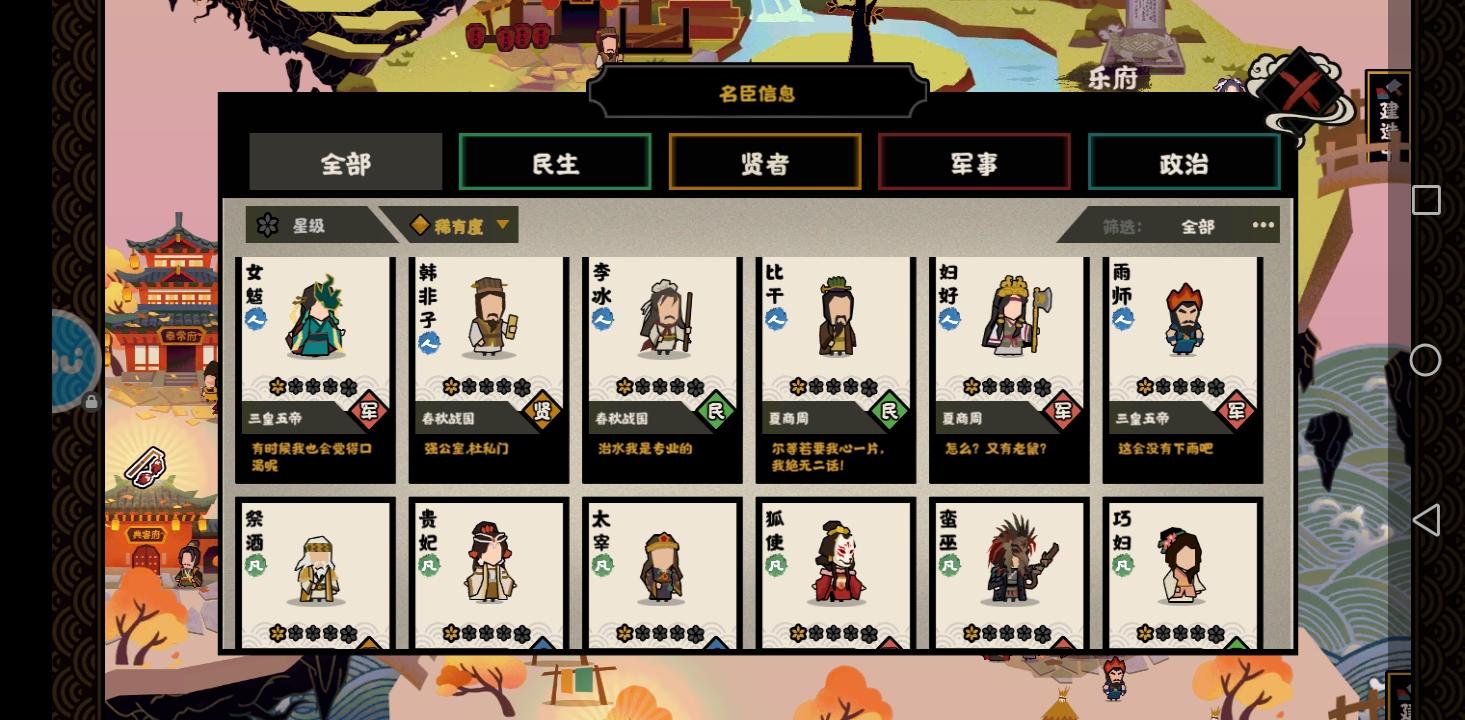Click the 军 military badge on 女娲's card
Screen dimensions: 1465x720
pos(368,410)
